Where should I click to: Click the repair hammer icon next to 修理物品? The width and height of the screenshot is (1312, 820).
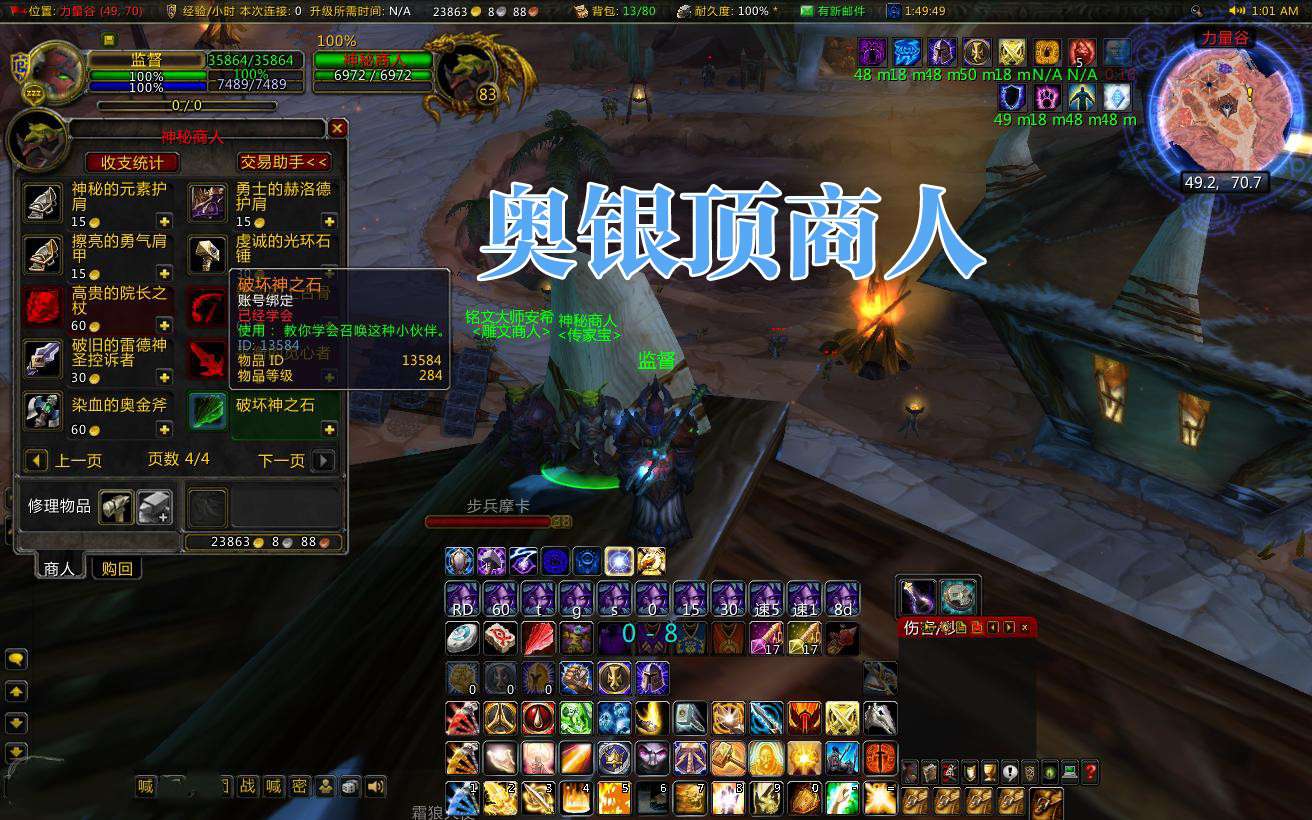coord(117,507)
